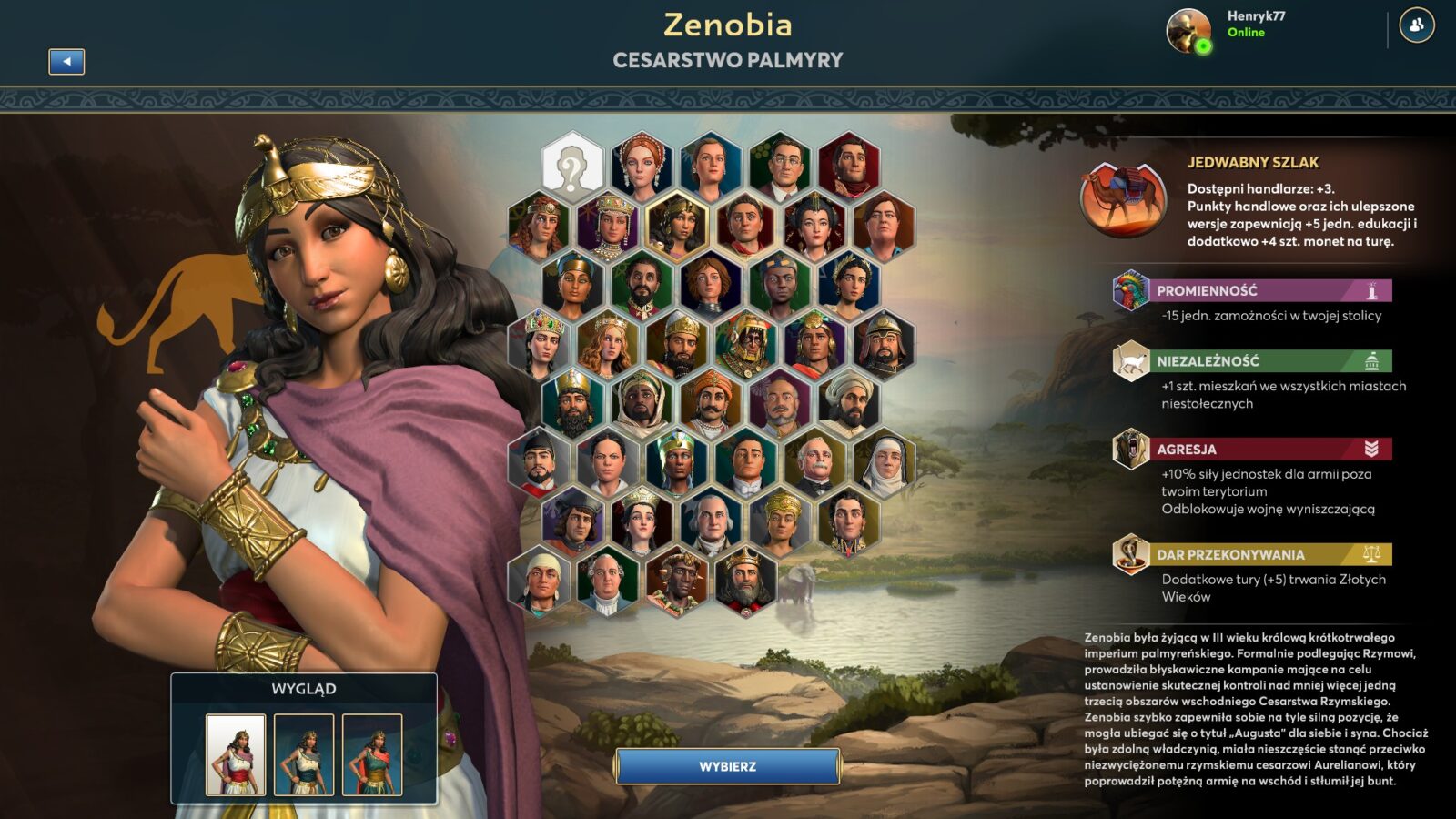This screenshot has width=1456, height=819.
Task: Choose the first white-dress appearance thumbnail
Action: (236, 754)
